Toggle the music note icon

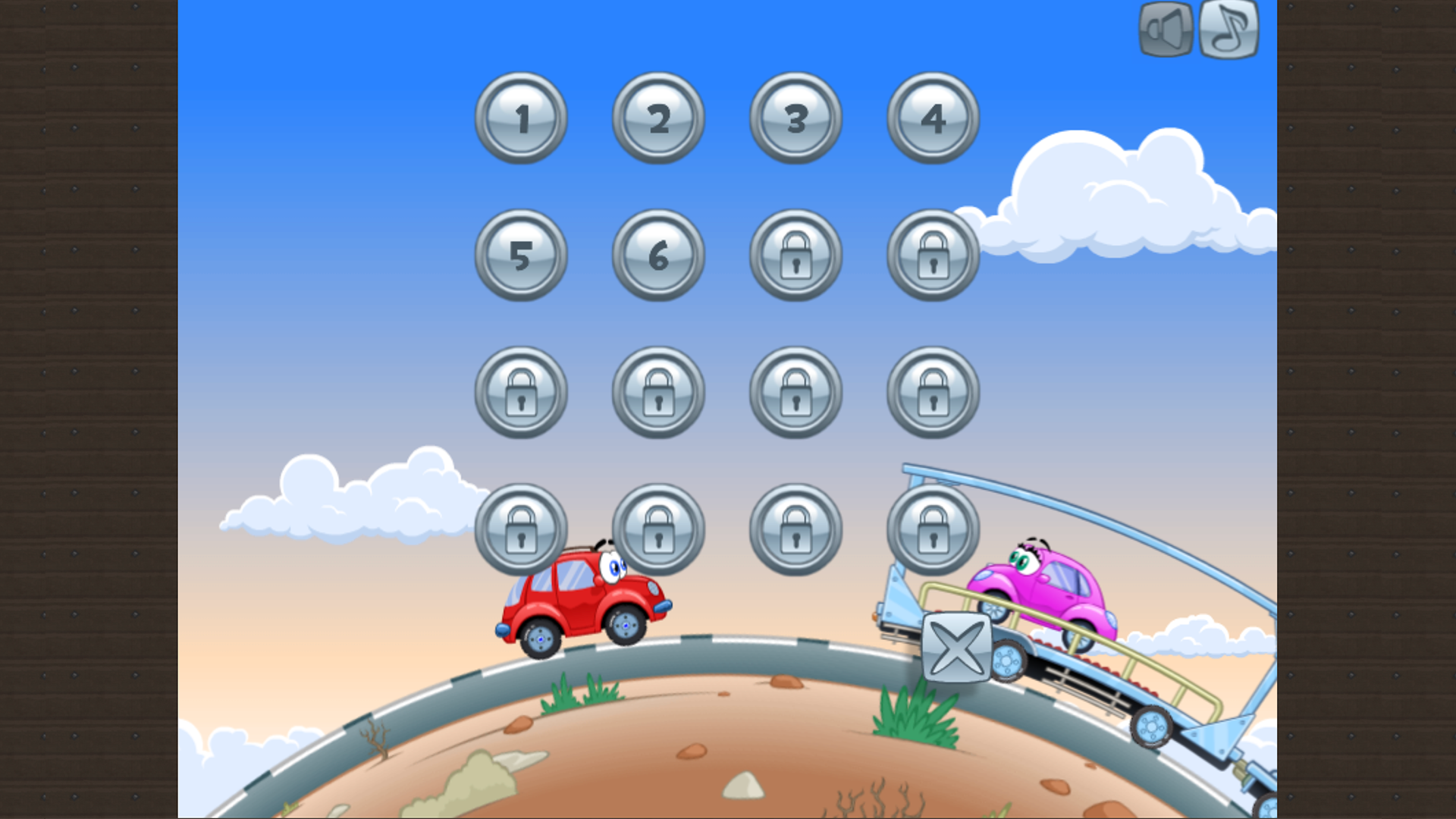point(1228,31)
